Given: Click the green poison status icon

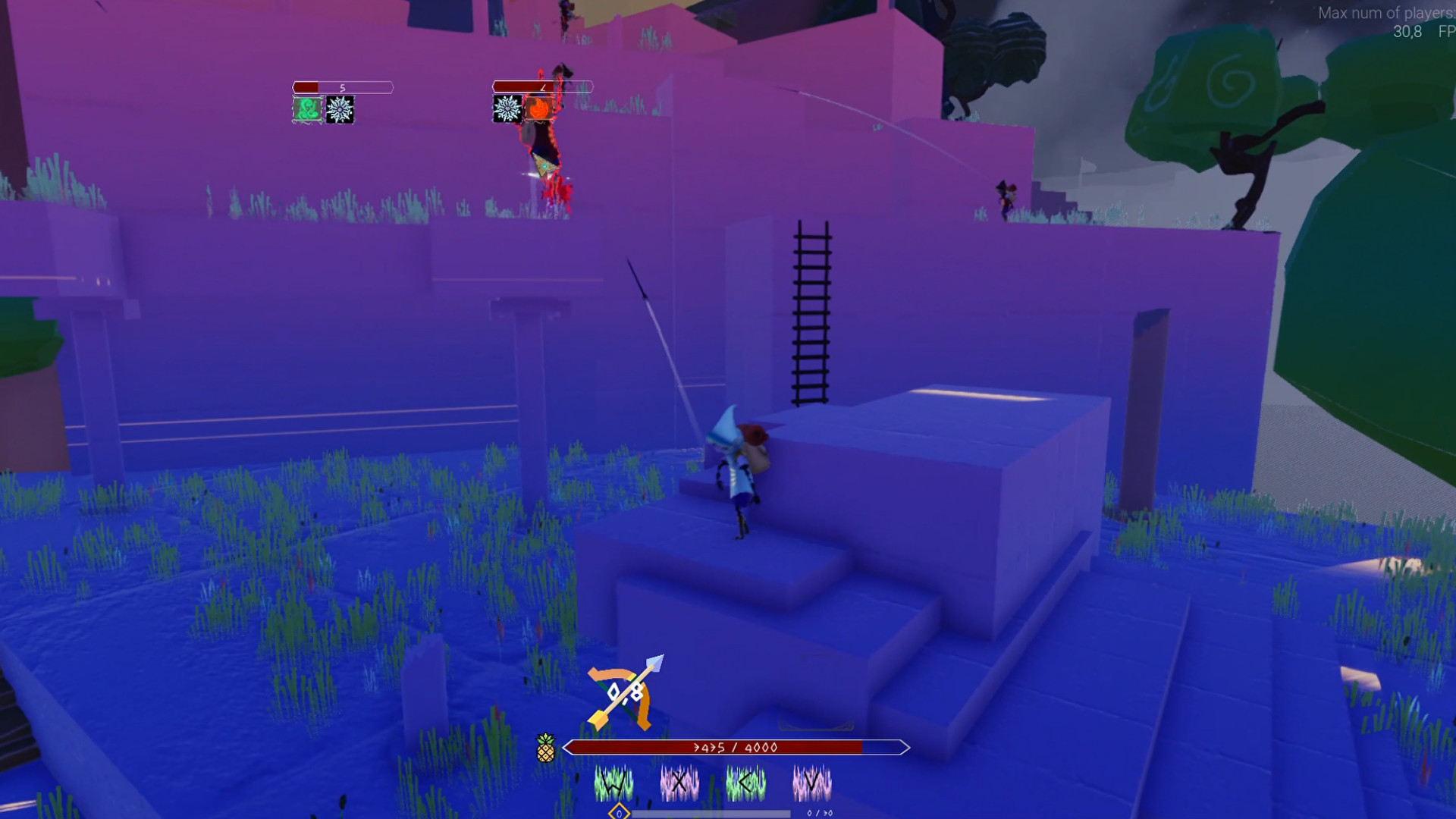Looking at the screenshot, I should coord(306,109).
